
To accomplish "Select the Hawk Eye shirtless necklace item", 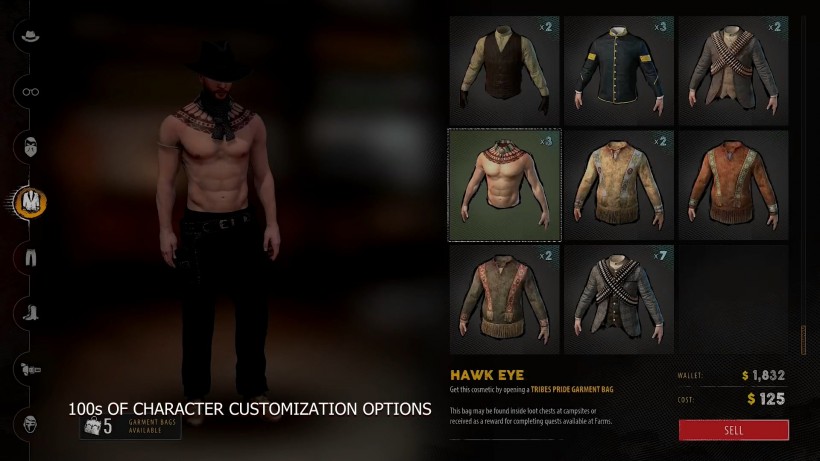I will coord(504,185).
